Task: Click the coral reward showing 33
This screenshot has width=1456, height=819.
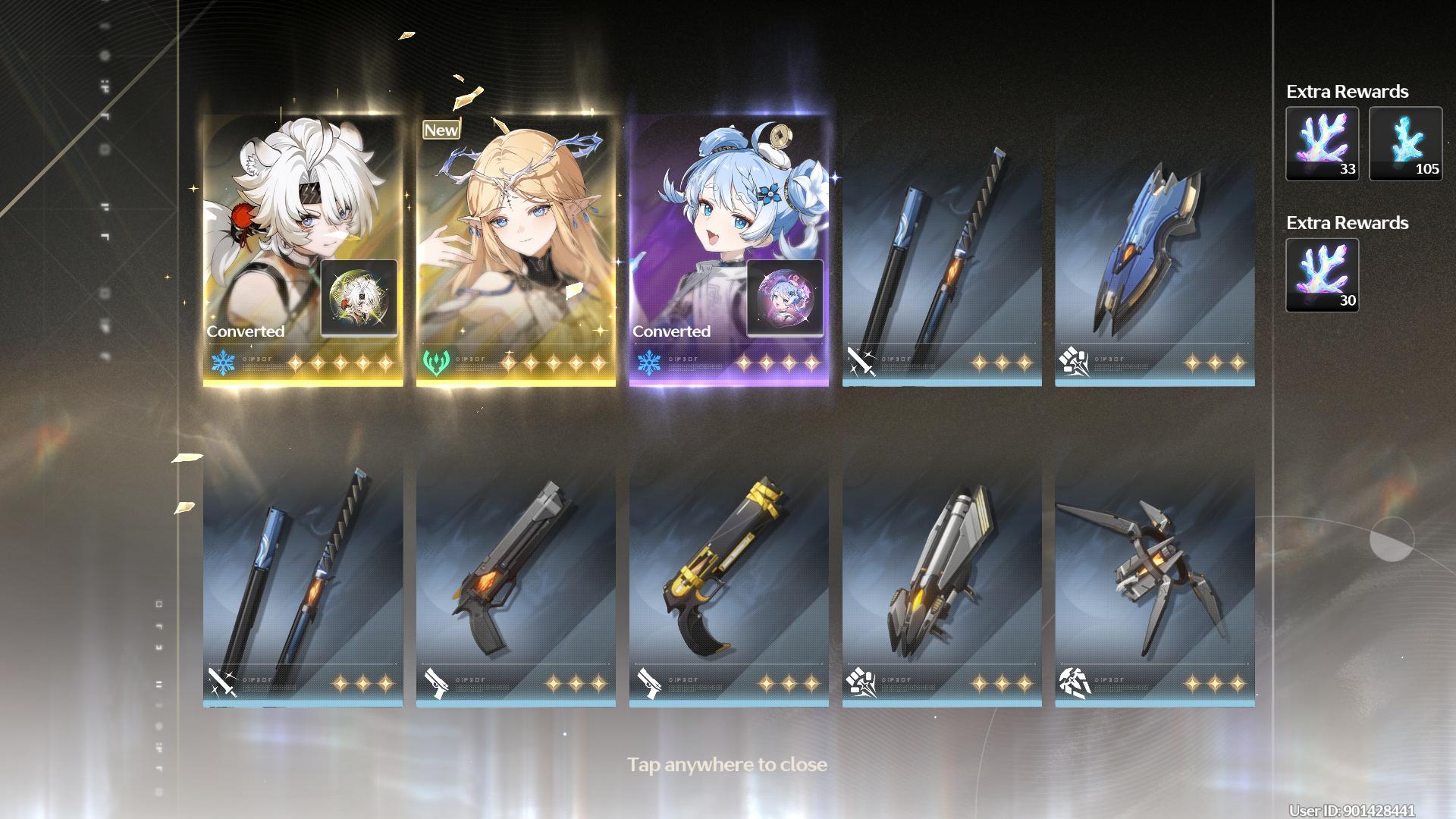Action: 1322,143
